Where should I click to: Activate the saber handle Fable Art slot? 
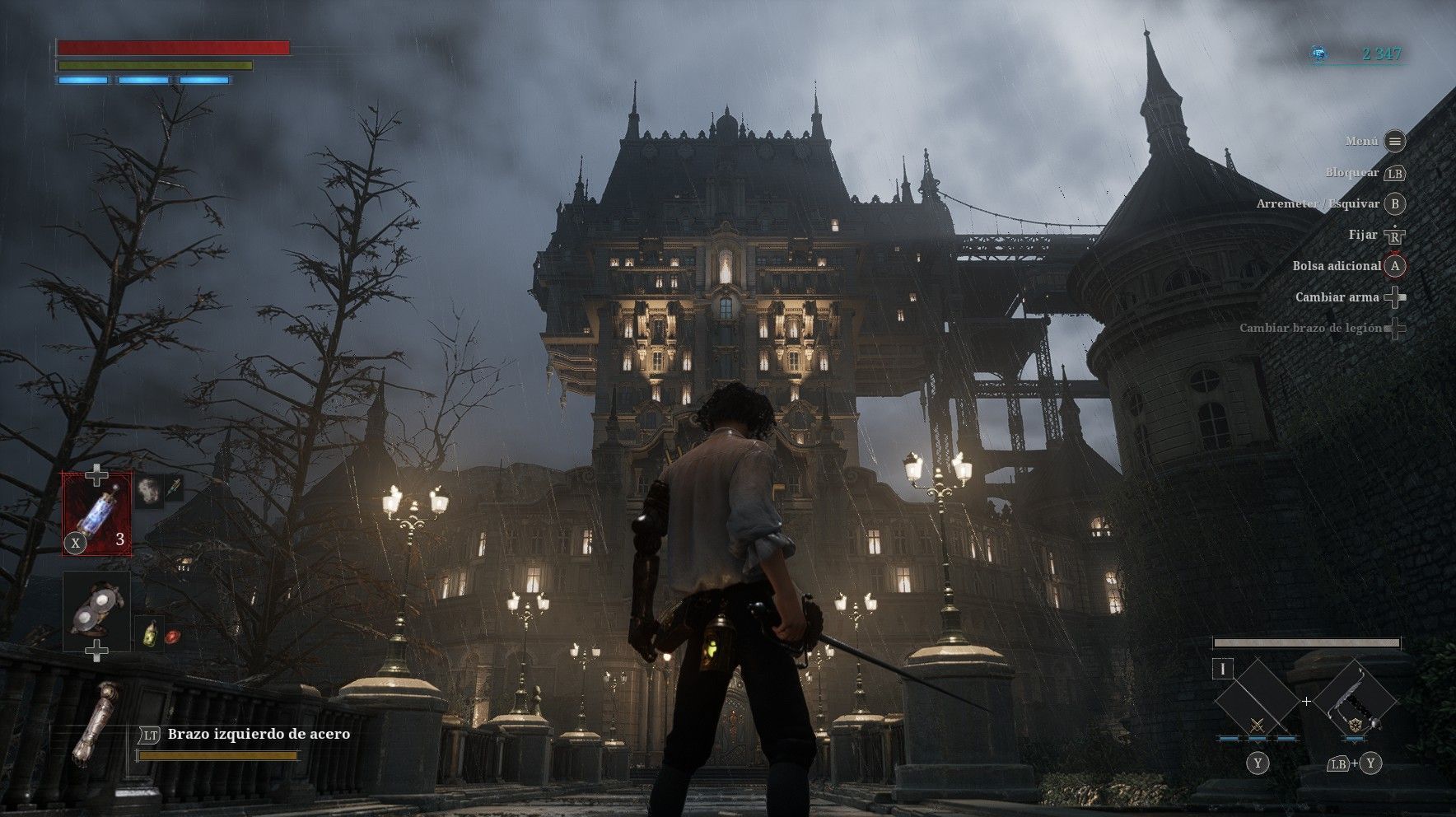tap(1355, 702)
